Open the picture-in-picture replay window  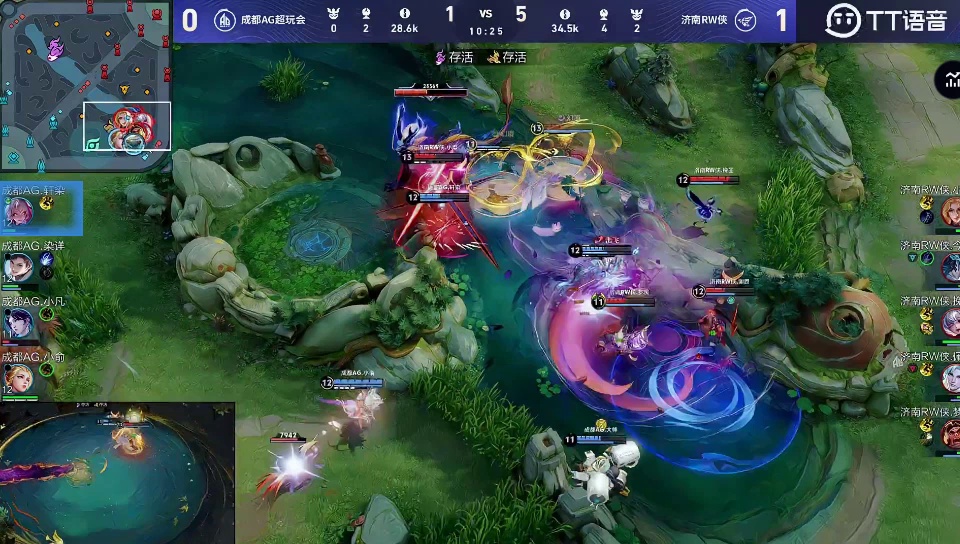[117, 472]
